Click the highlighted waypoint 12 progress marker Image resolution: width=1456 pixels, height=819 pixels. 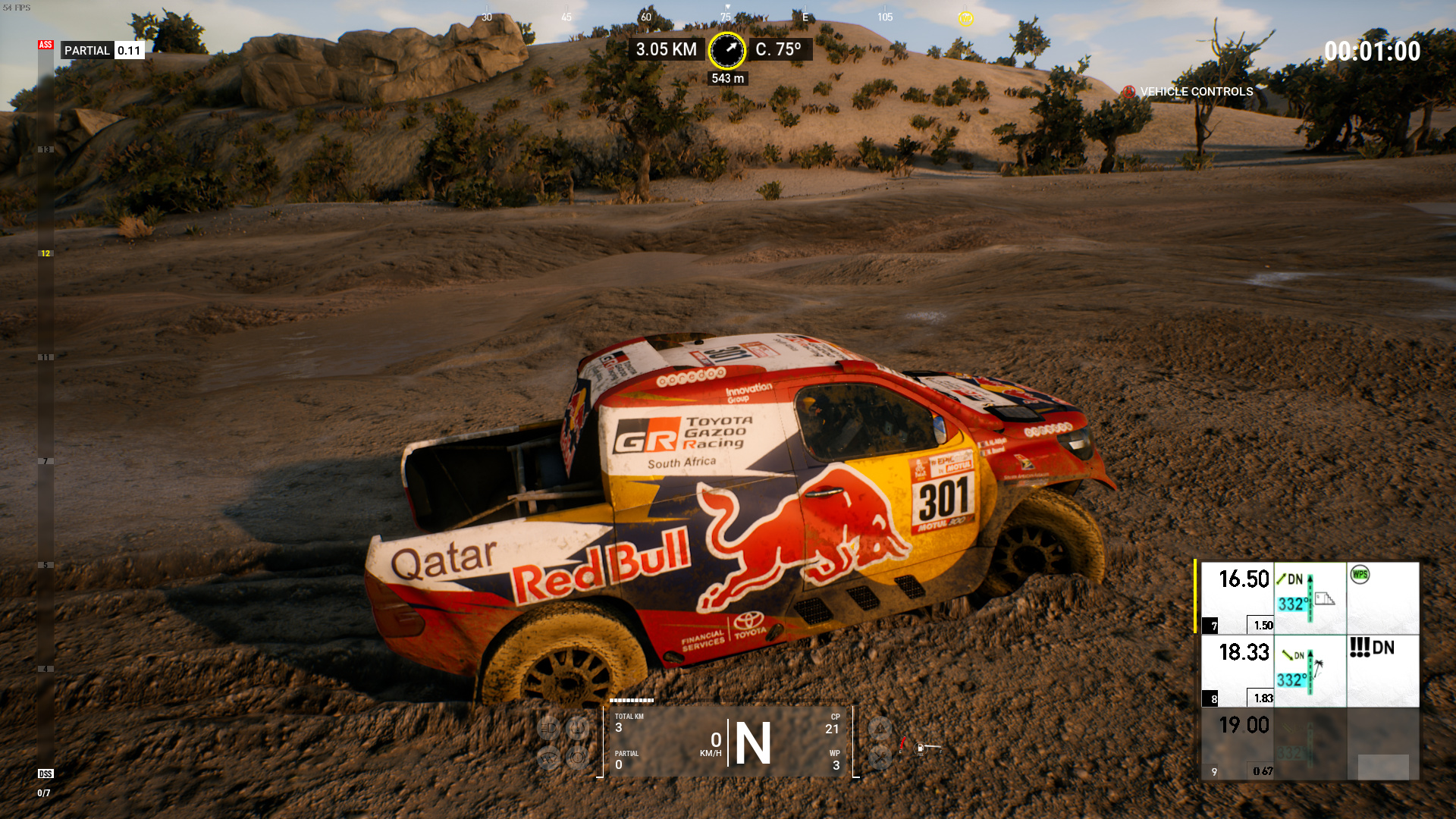(x=45, y=253)
